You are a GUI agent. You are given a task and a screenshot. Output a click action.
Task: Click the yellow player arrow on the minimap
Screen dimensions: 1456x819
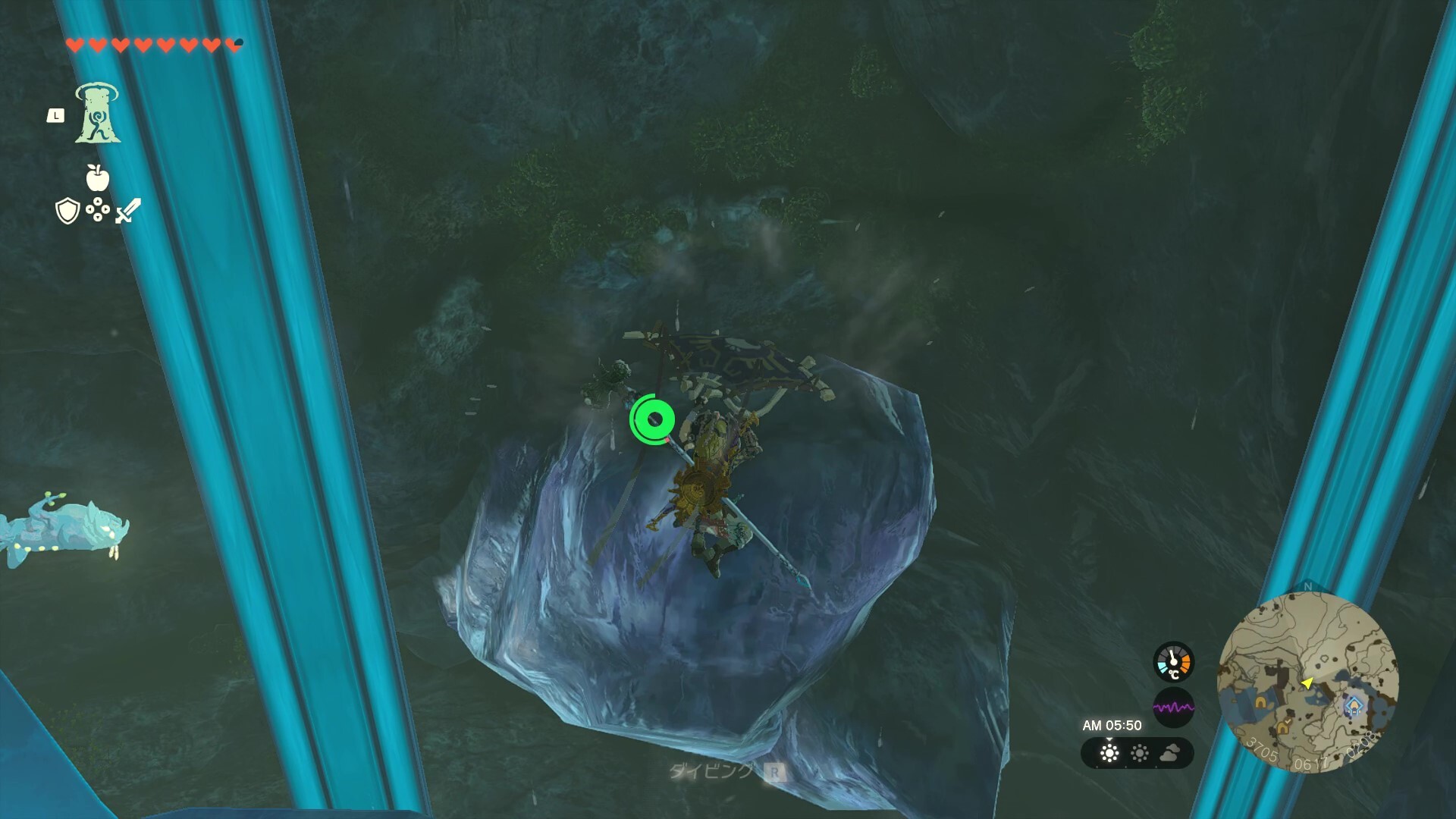click(1307, 683)
